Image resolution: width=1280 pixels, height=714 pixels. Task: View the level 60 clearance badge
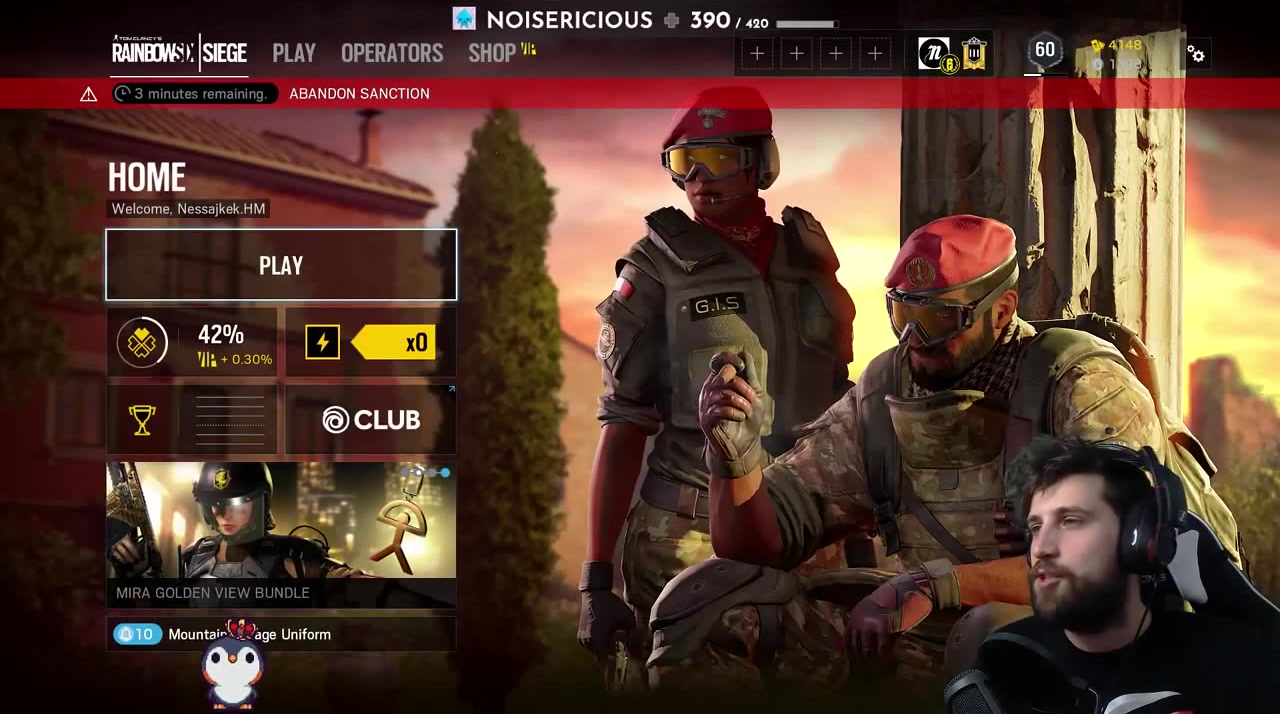click(1044, 51)
